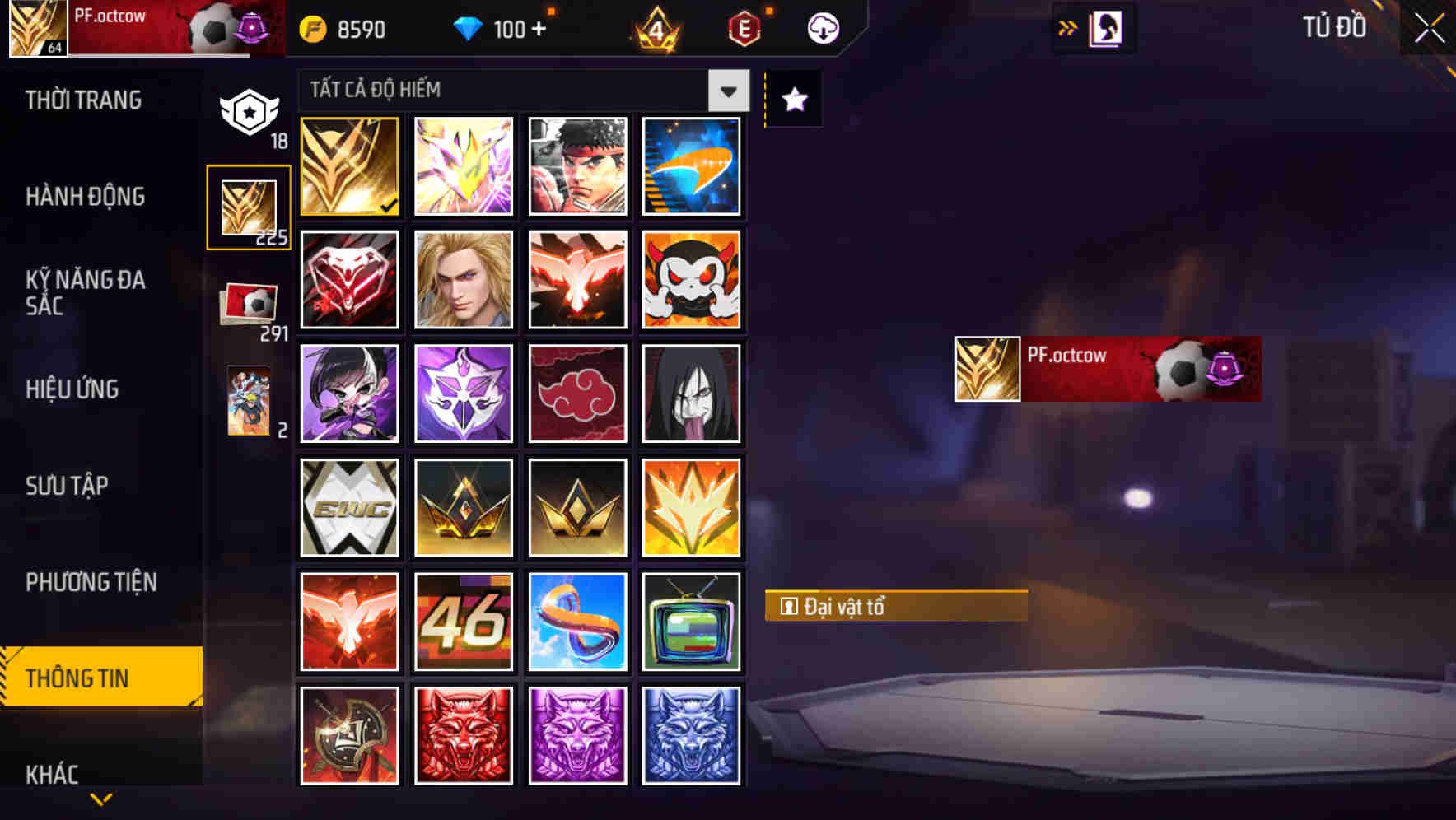Viewport: 1456px width, 820px height.
Task: Pick the EWC badge avatar
Action: click(x=349, y=507)
